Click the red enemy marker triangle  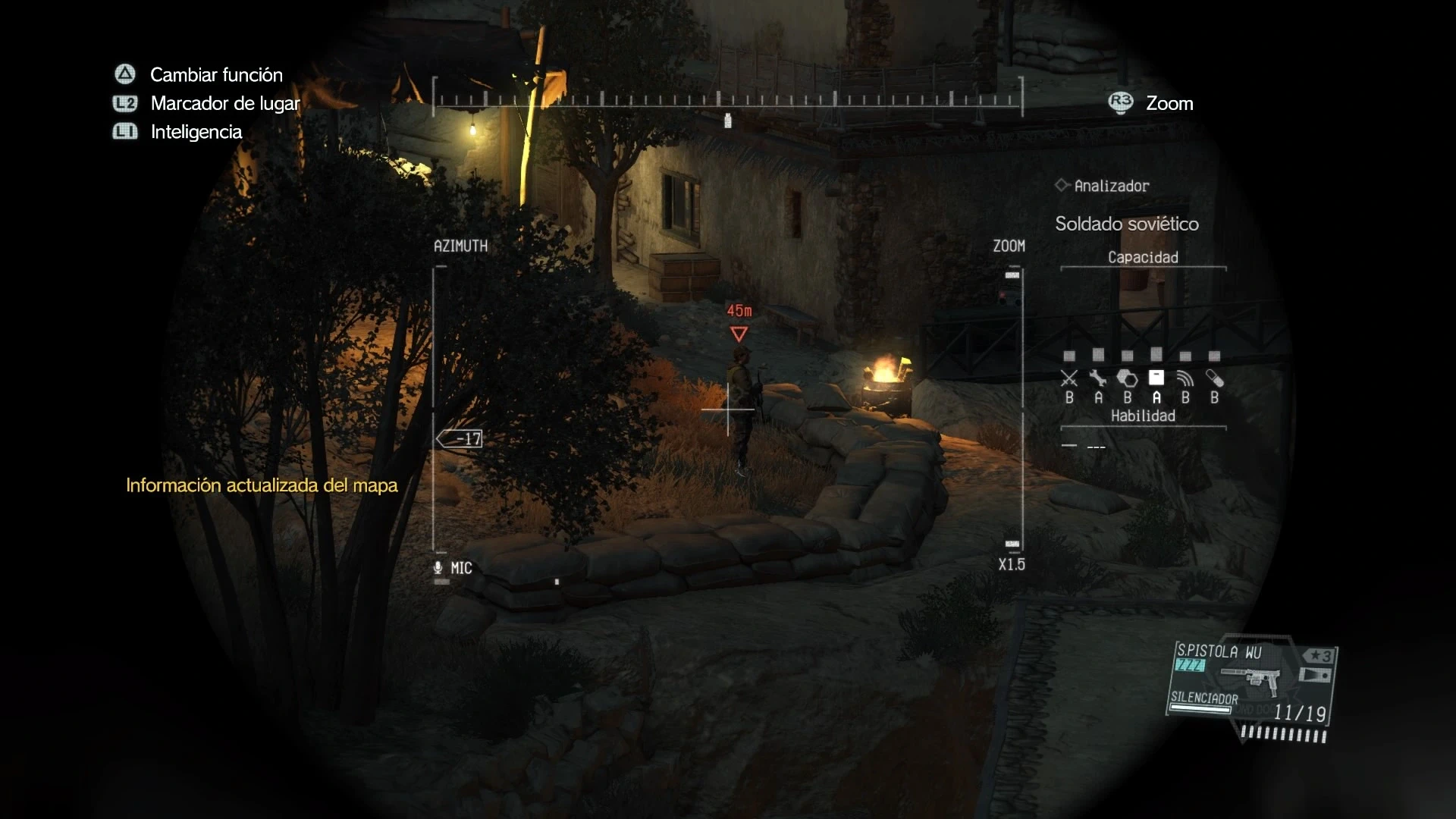point(739,334)
